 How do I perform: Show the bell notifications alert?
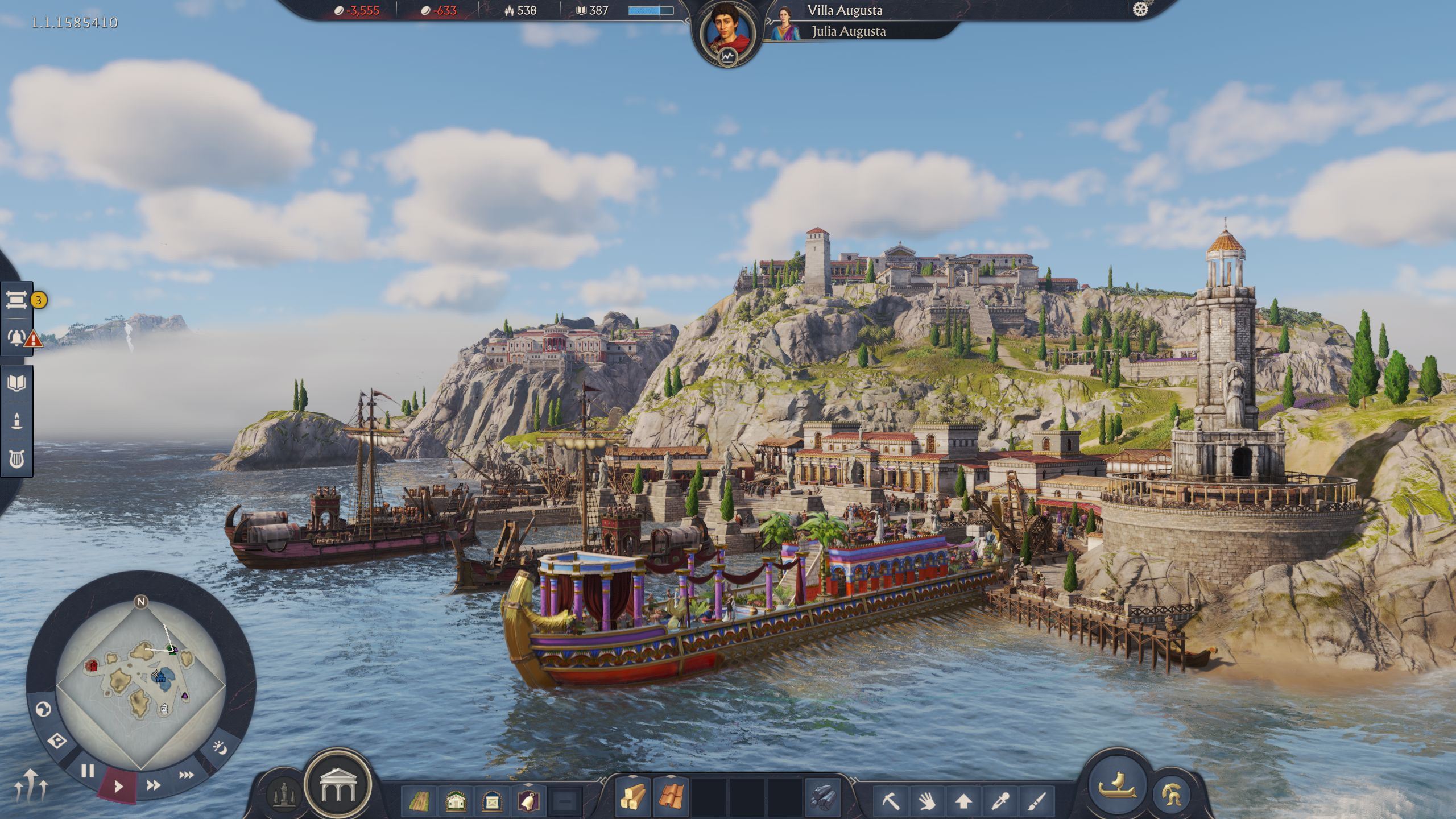tap(17, 338)
